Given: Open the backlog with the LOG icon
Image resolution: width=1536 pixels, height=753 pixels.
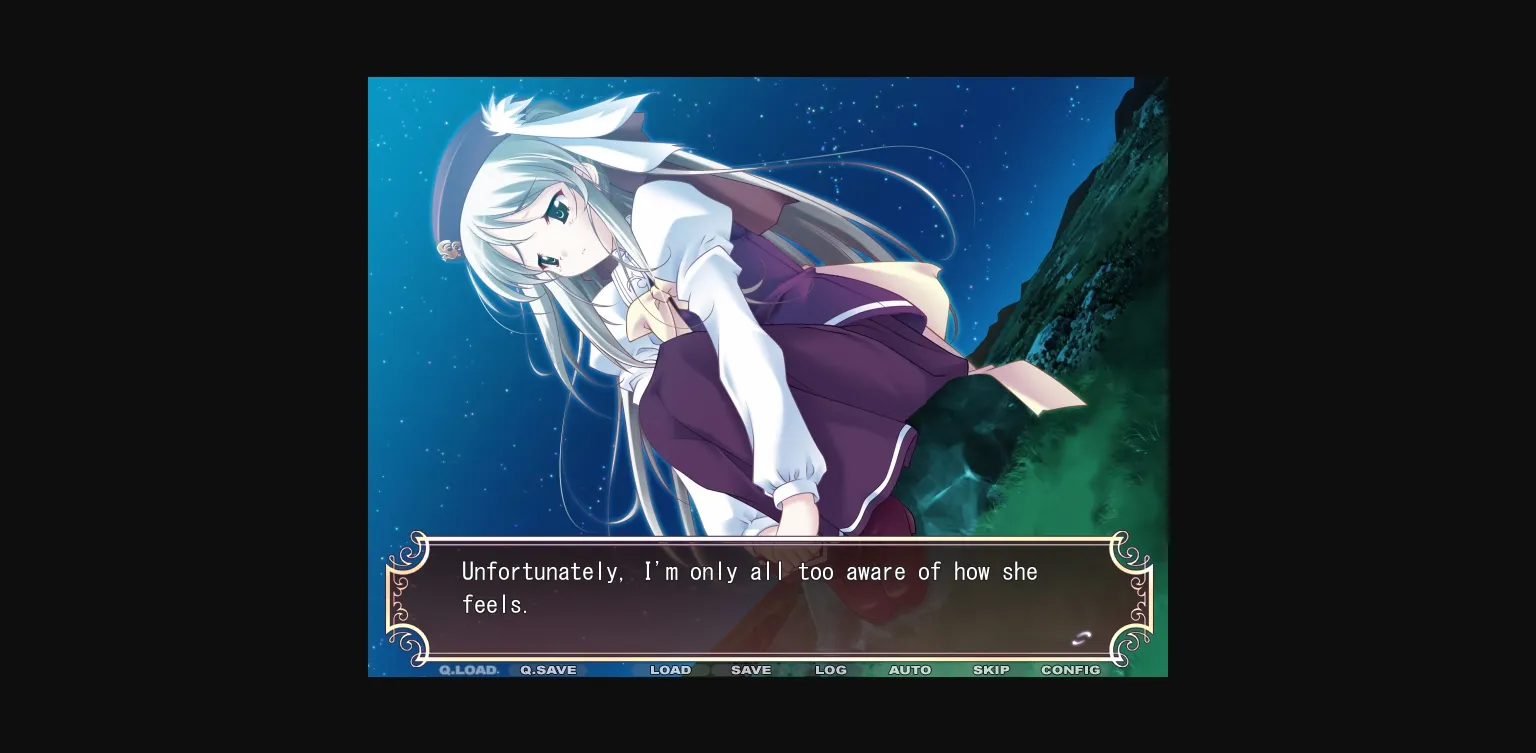Looking at the screenshot, I should point(830,670).
